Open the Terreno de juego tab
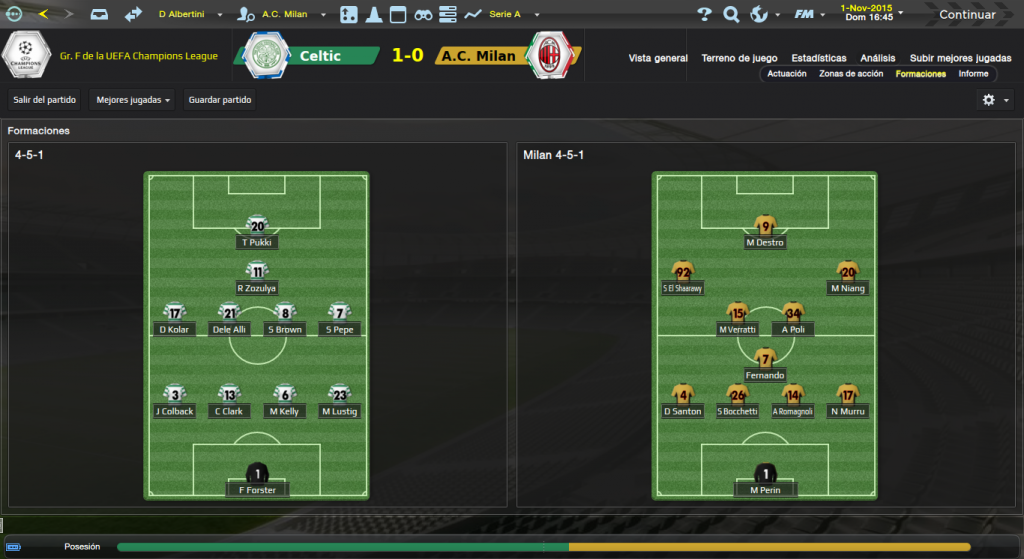The image size is (1024, 559). [739, 58]
